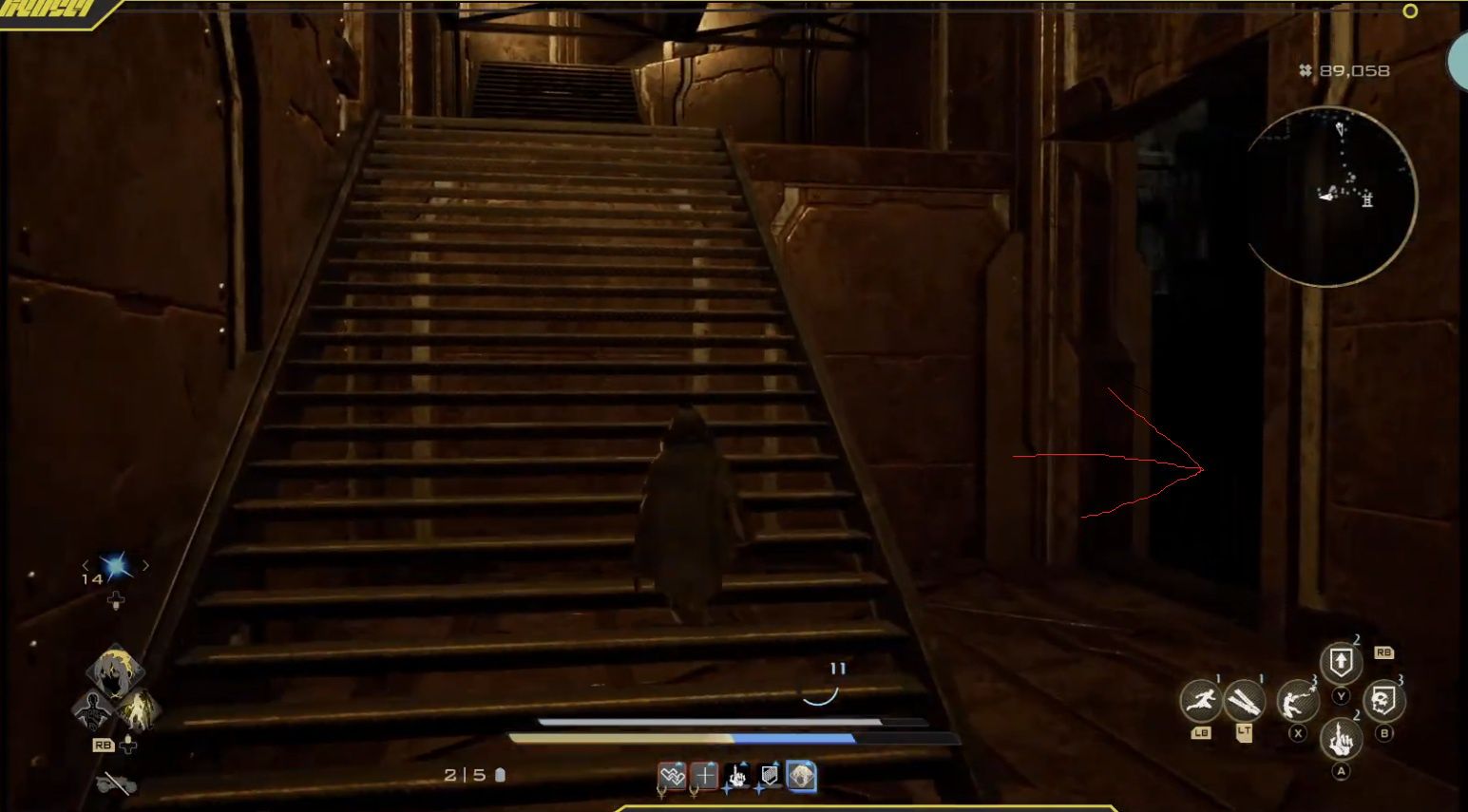The image size is (1468, 812).
Task: Use the crossed blades ability
Action: (1244, 702)
